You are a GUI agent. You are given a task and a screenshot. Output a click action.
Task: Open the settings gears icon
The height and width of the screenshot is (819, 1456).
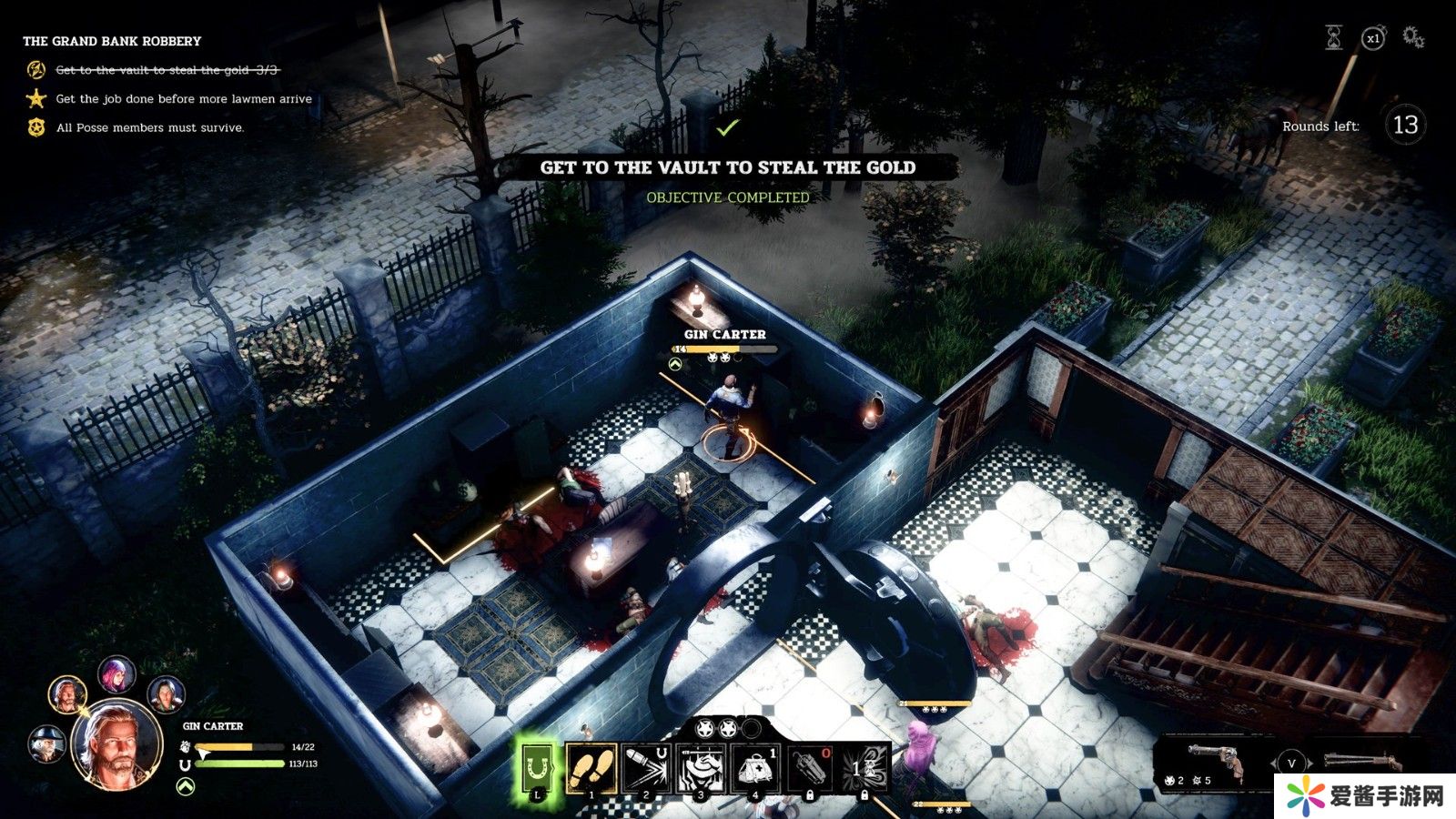click(x=1412, y=37)
